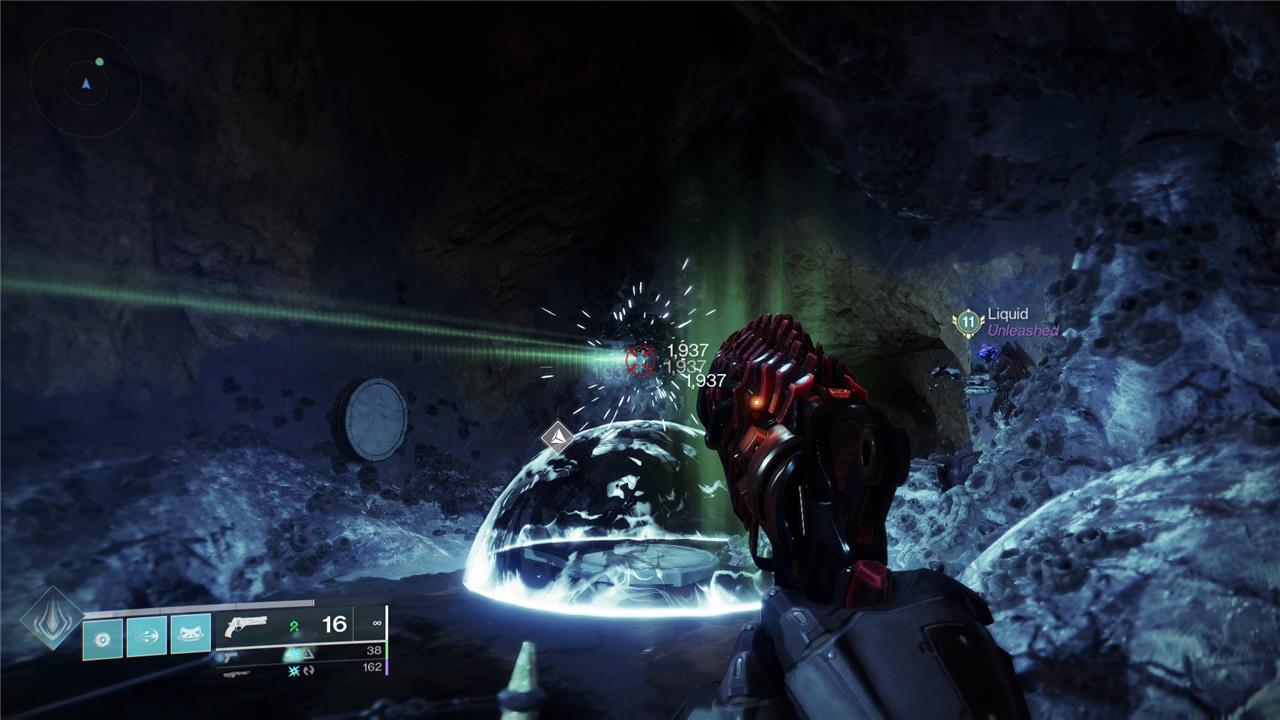Click the rank 11 emblem badge
Screen dimensions: 1280x720
pyautogui.click(x=967, y=322)
